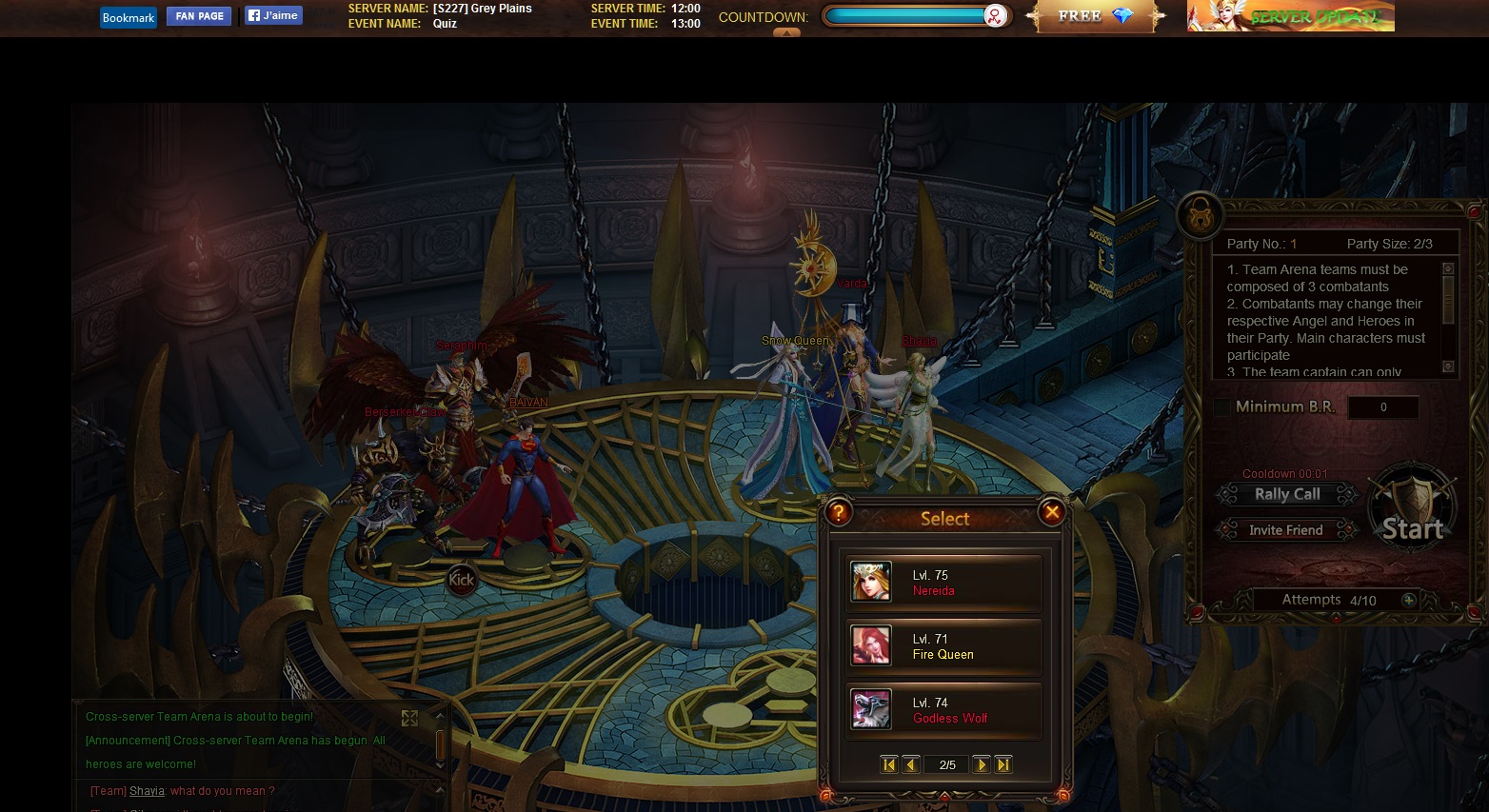Add attempts with the plus button
Image resolution: width=1489 pixels, height=812 pixels.
tap(1408, 600)
